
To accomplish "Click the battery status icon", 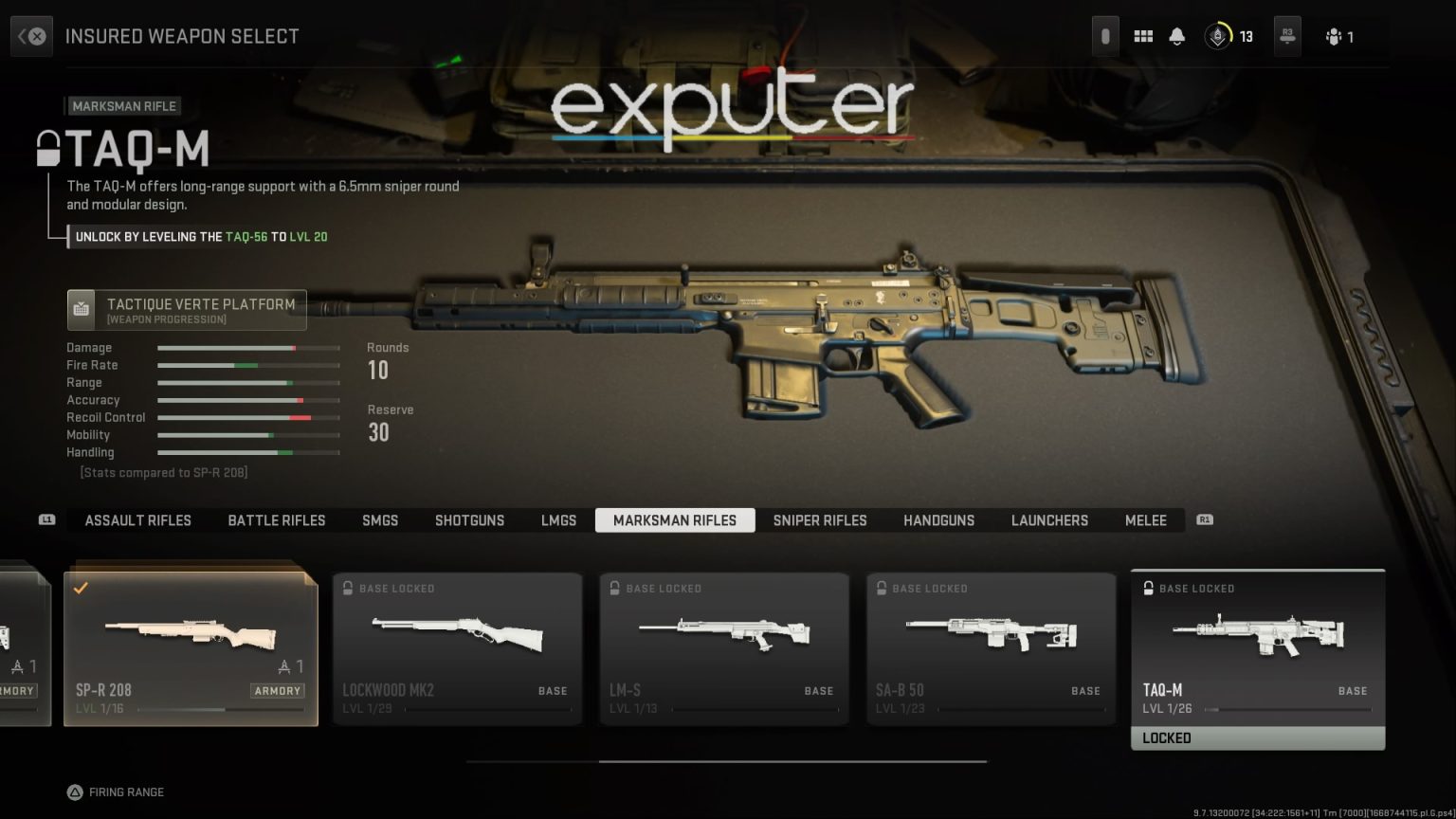I will point(1105,35).
